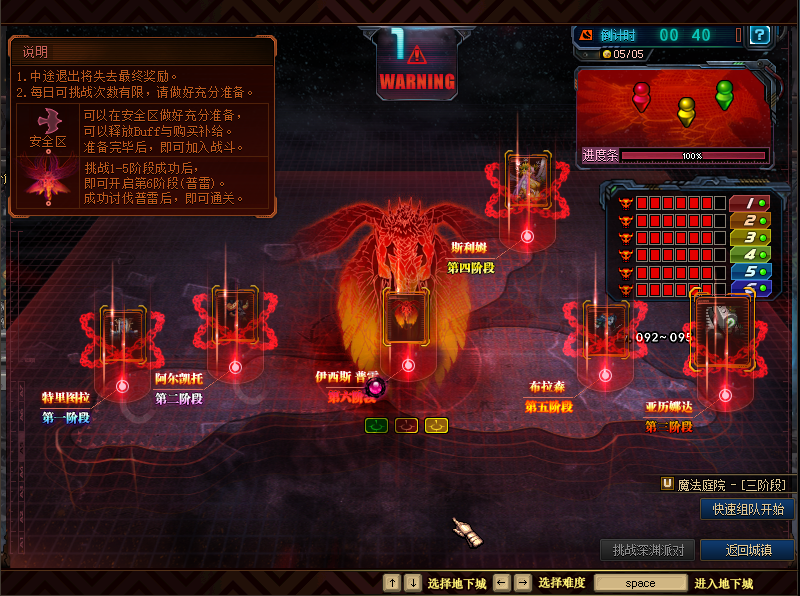Click the greyed 挑战深渊派对 button
Viewport: 800px width, 596px height.
(x=648, y=550)
